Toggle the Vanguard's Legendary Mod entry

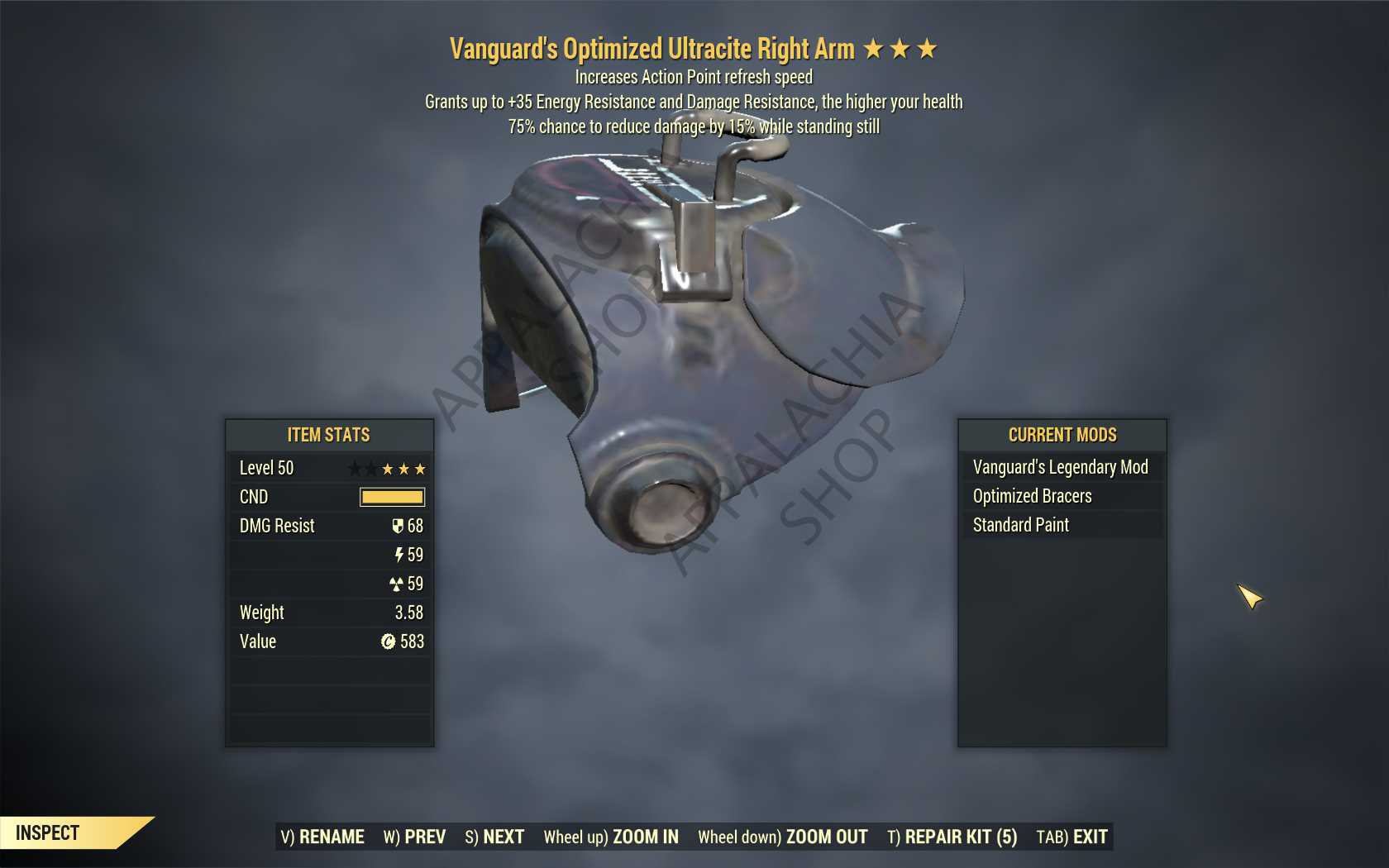(x=1061, y=467)
